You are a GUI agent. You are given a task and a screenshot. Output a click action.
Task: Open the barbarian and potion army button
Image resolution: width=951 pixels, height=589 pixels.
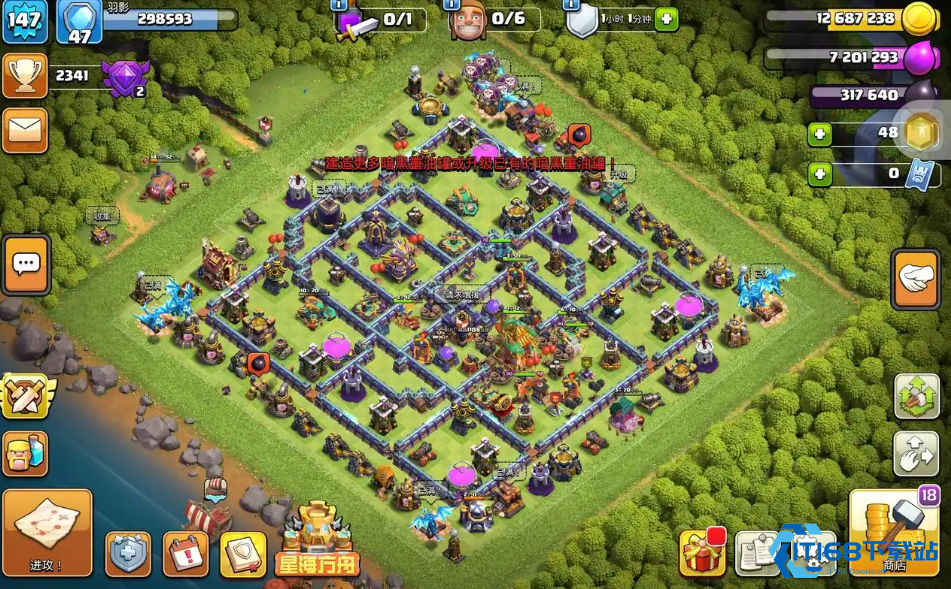click(x=25, y=453)
